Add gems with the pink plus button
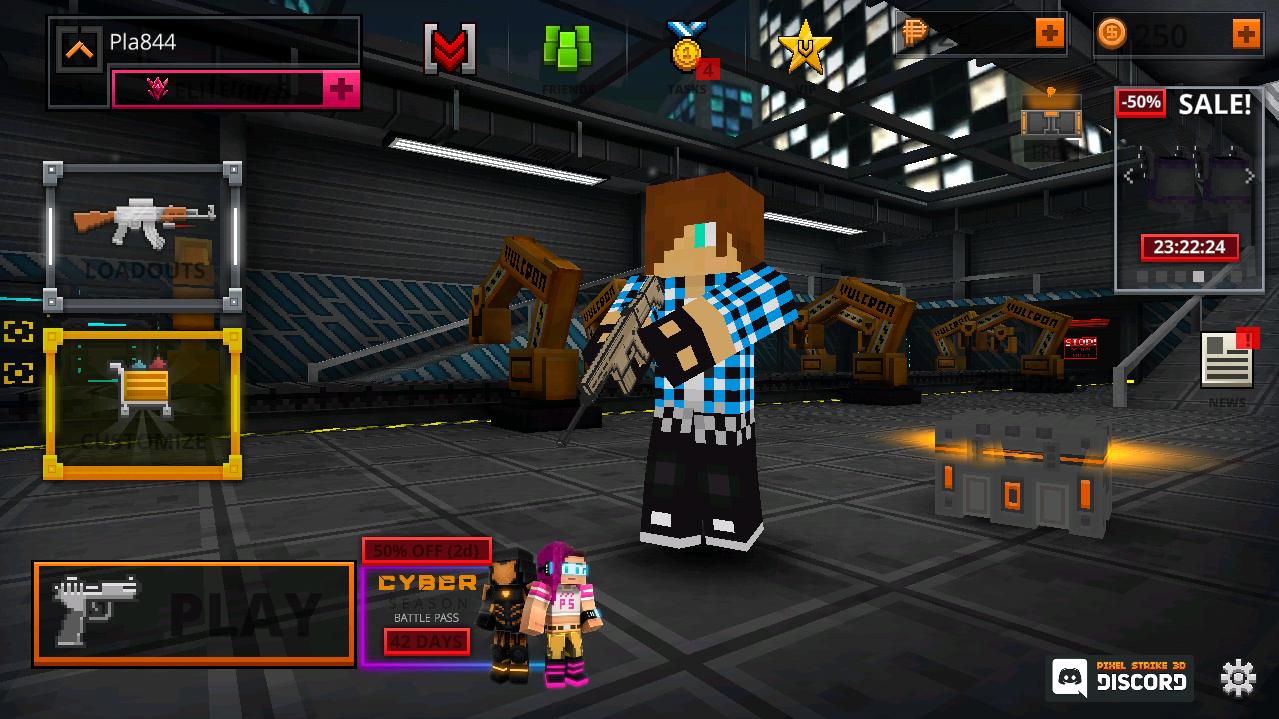The width and height of the screenshot is (1279, 719). click(x=341, y=89)
